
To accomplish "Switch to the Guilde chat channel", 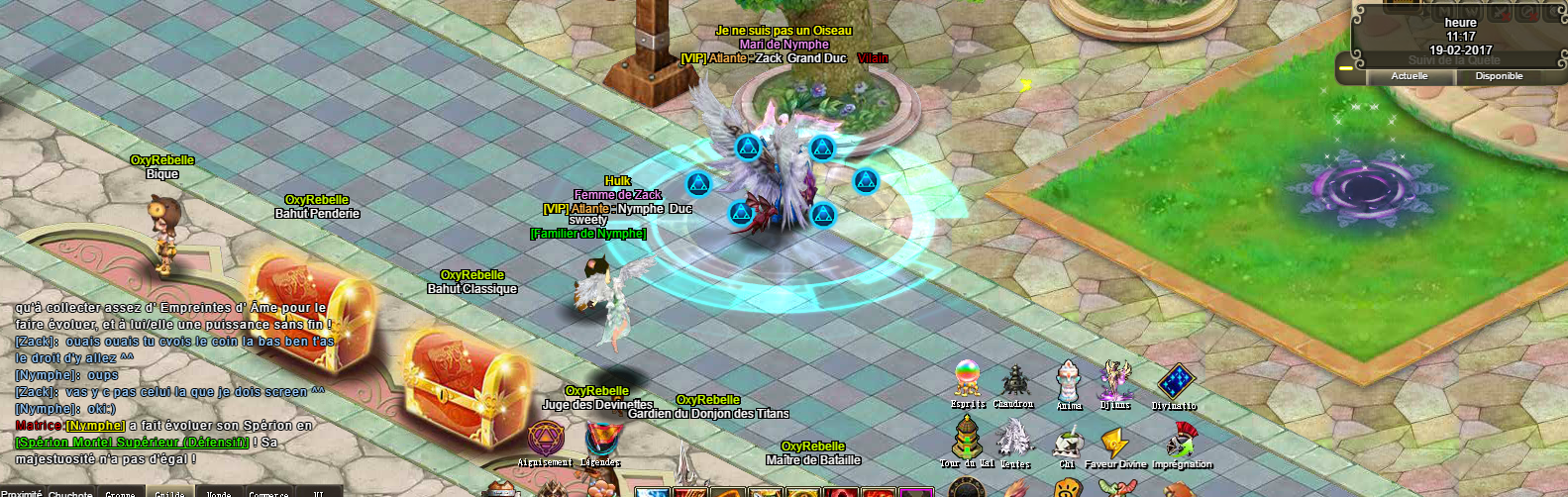I will 169,492.
